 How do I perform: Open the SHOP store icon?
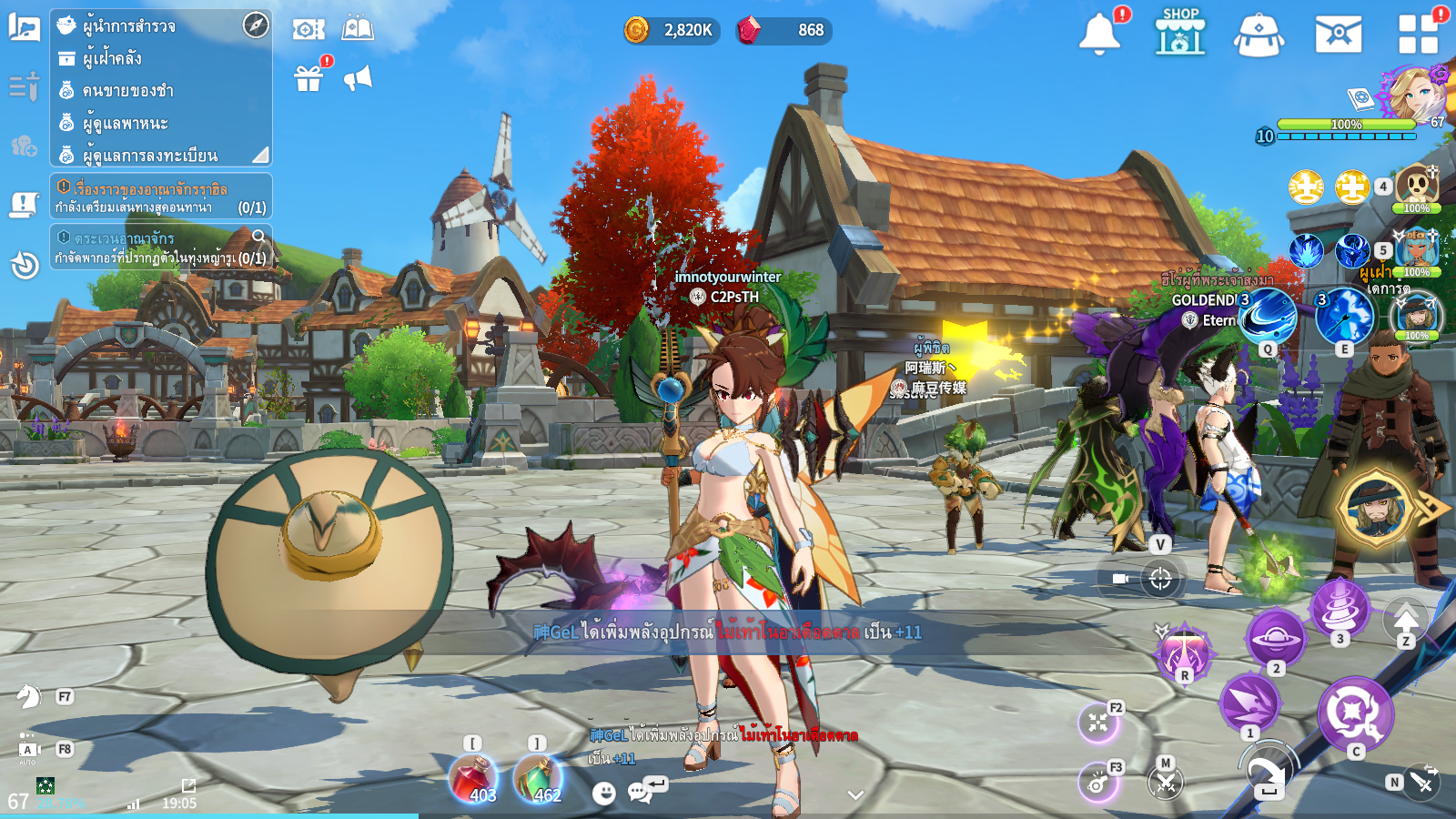pyautogui.click(x=1180, y=32)
